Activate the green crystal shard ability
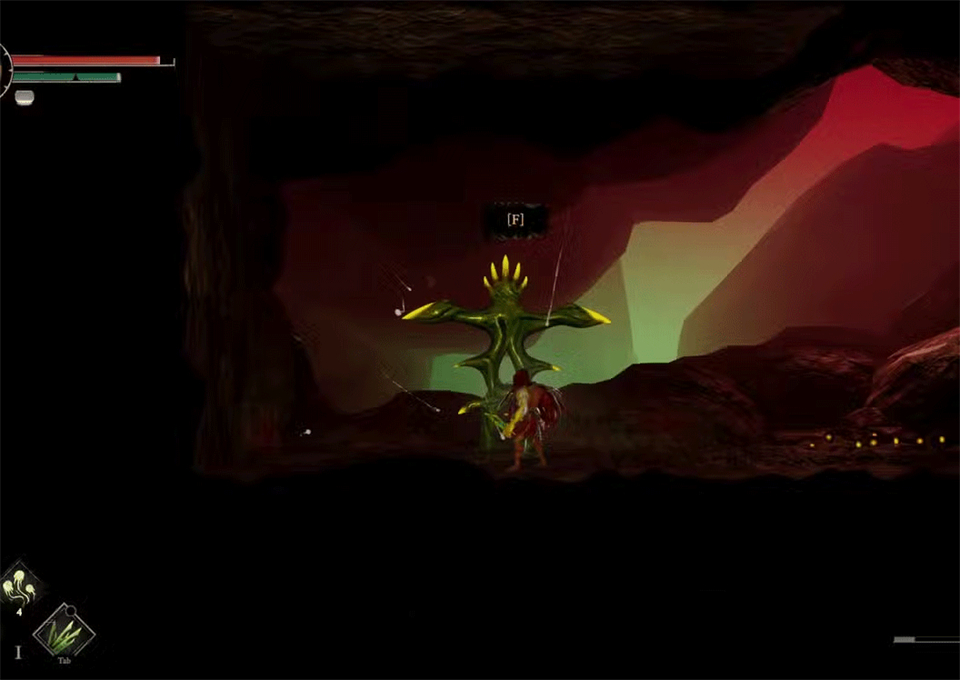960x680 pixels. click(64, 631)
